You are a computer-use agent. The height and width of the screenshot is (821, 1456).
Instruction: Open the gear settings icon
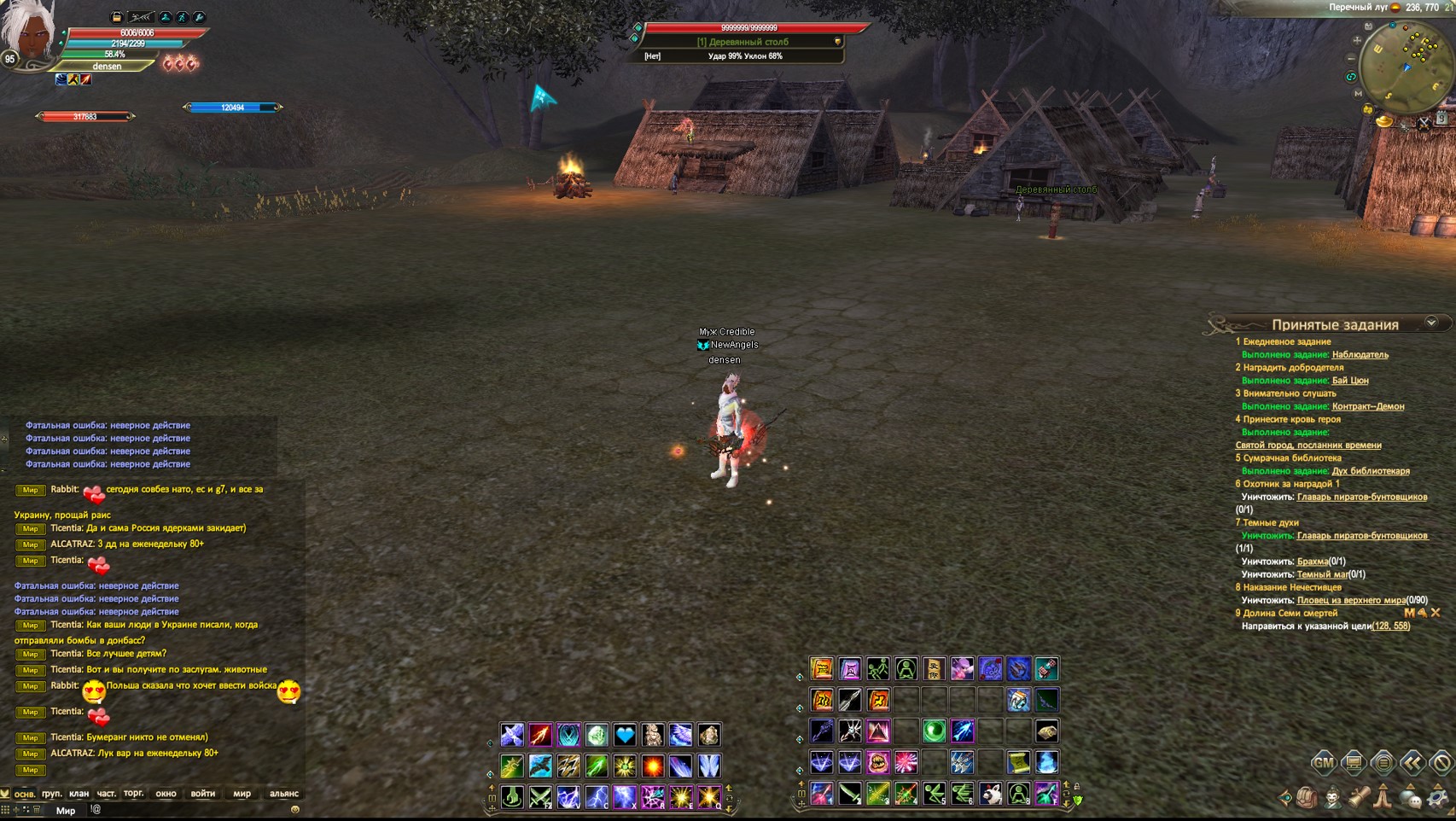(1437, 799)
